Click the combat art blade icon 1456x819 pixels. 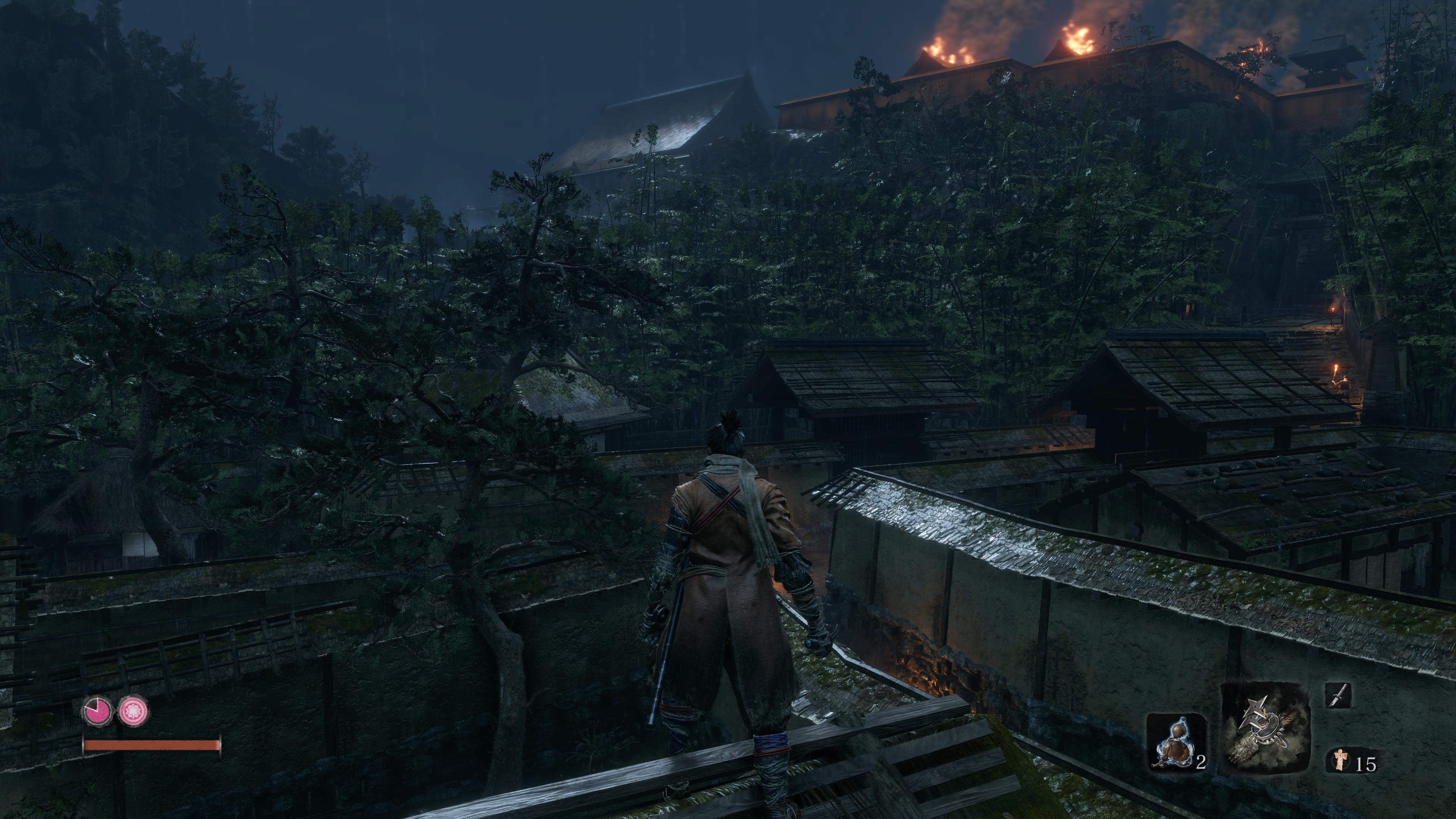(x=1338, y=696)
